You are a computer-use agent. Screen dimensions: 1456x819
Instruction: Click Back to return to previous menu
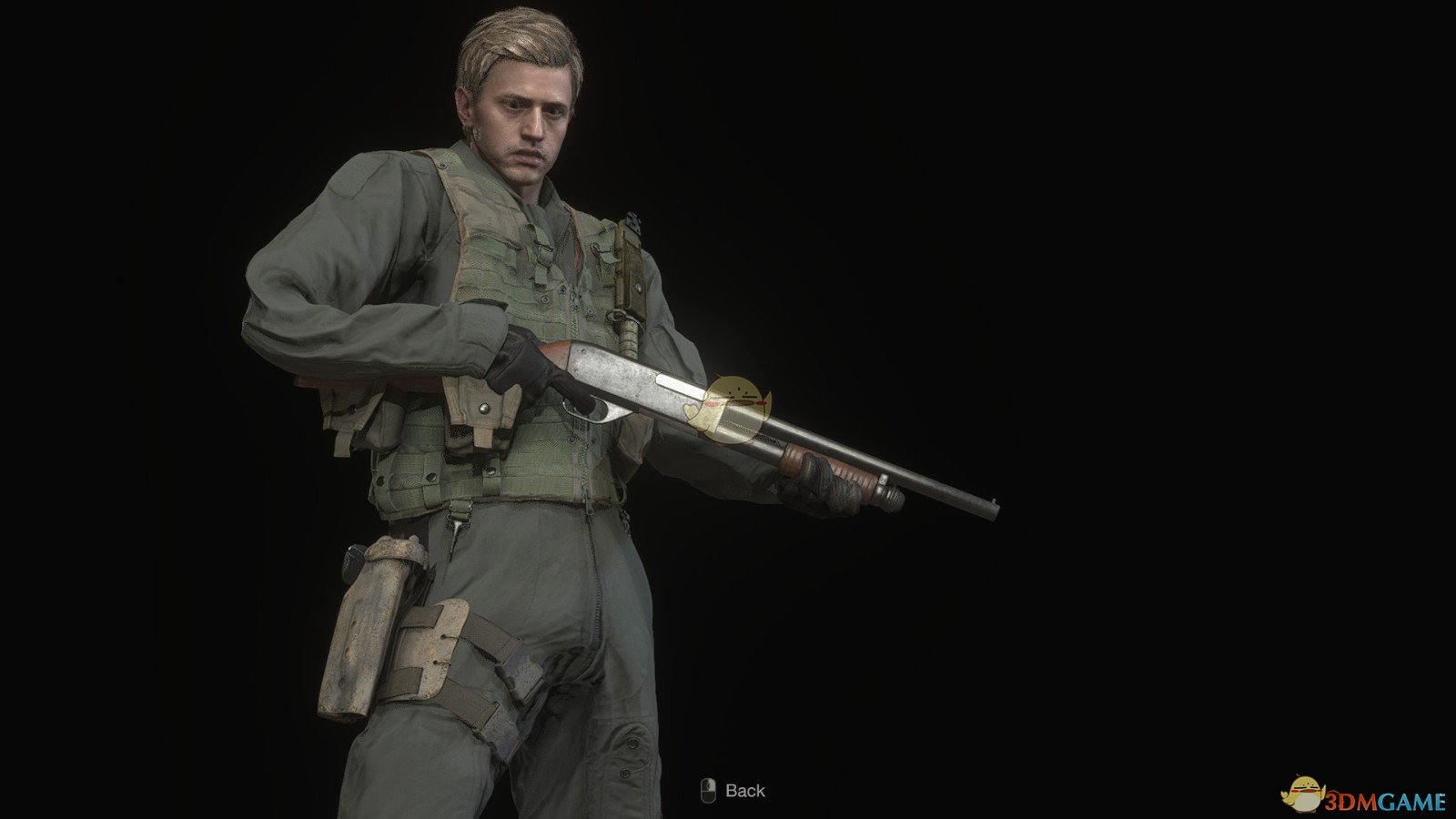pos(737,791)
